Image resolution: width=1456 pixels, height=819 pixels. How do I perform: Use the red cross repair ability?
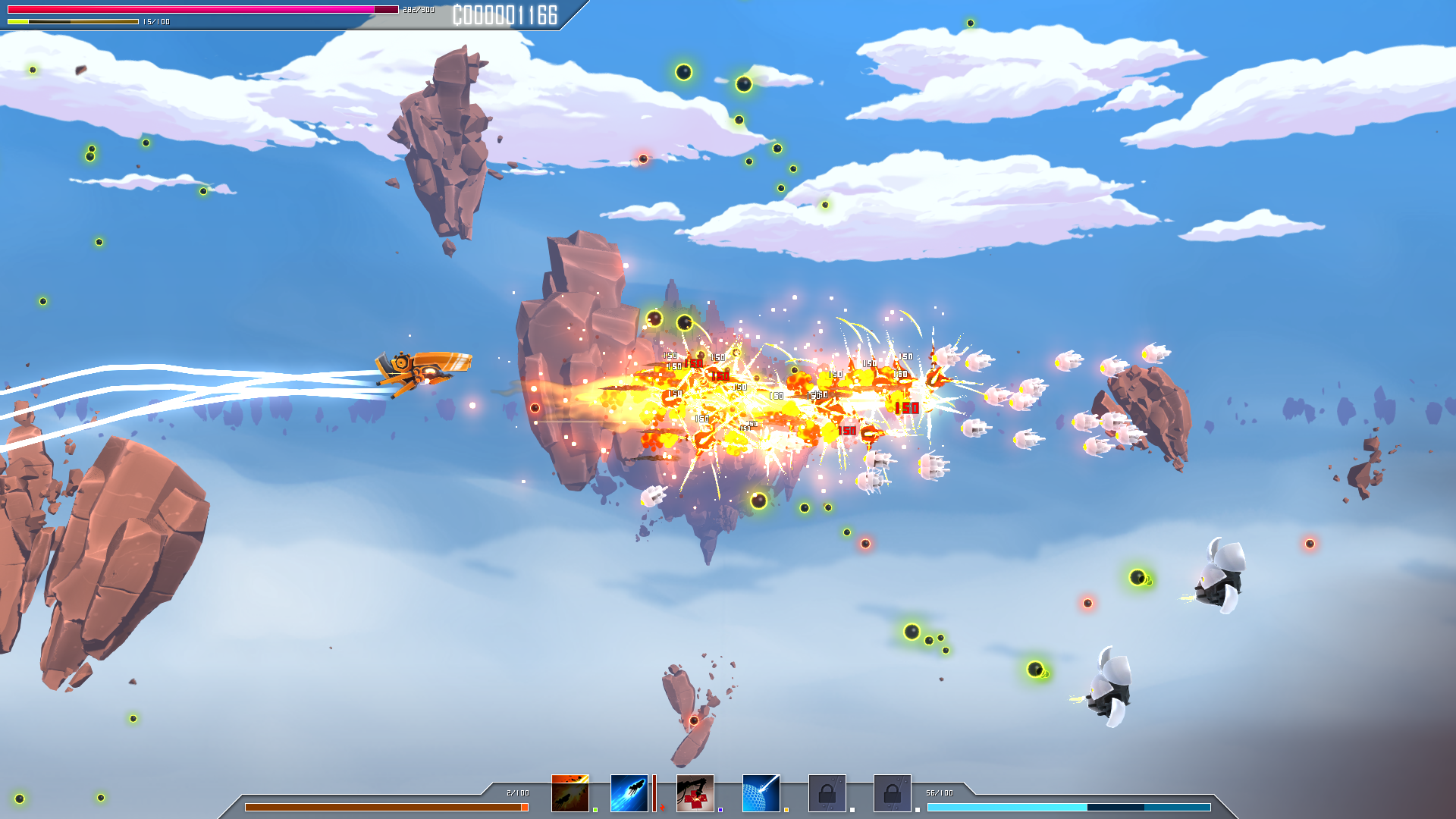[695, 793]
